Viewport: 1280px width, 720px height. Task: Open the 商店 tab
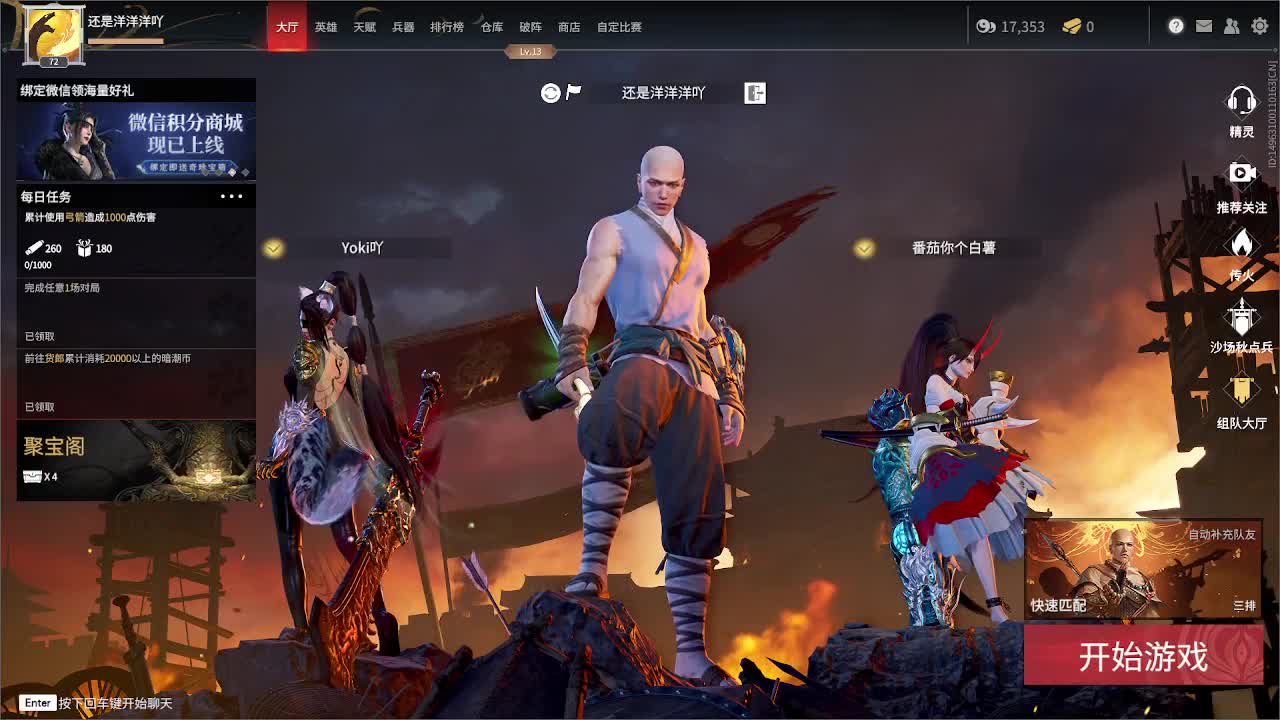tap(568, 27)
